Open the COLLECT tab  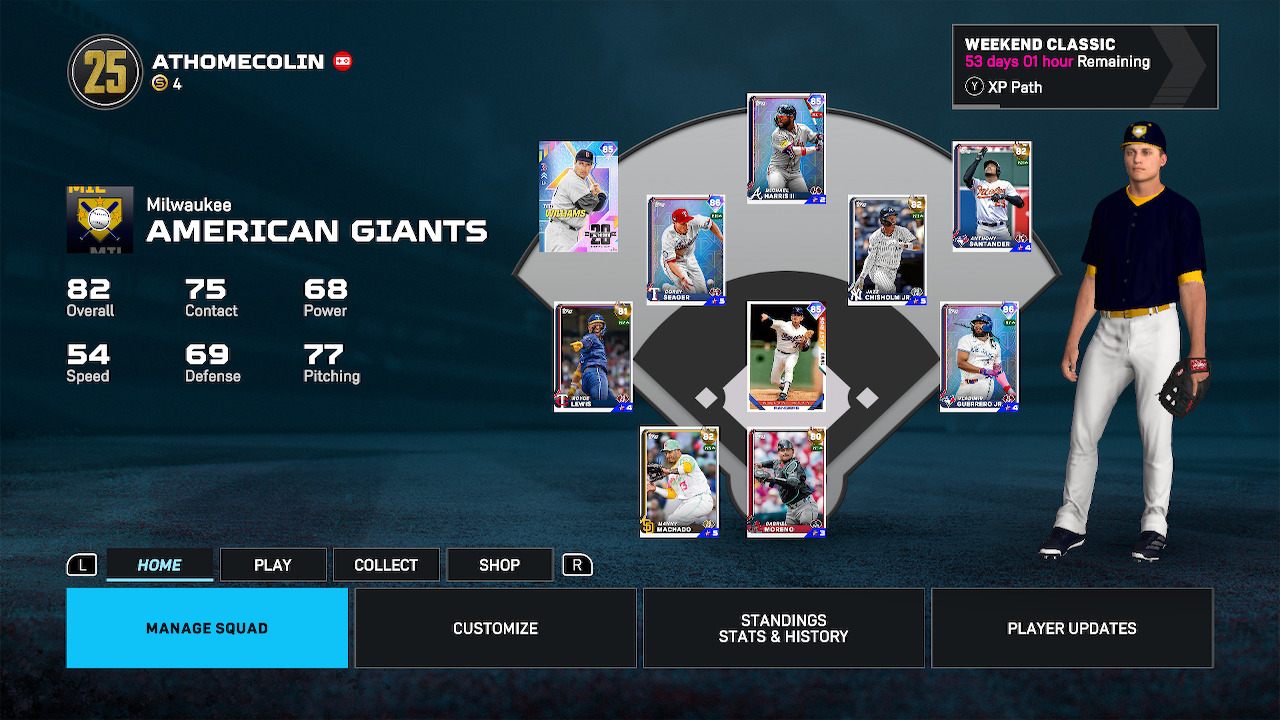pos(386,564)
